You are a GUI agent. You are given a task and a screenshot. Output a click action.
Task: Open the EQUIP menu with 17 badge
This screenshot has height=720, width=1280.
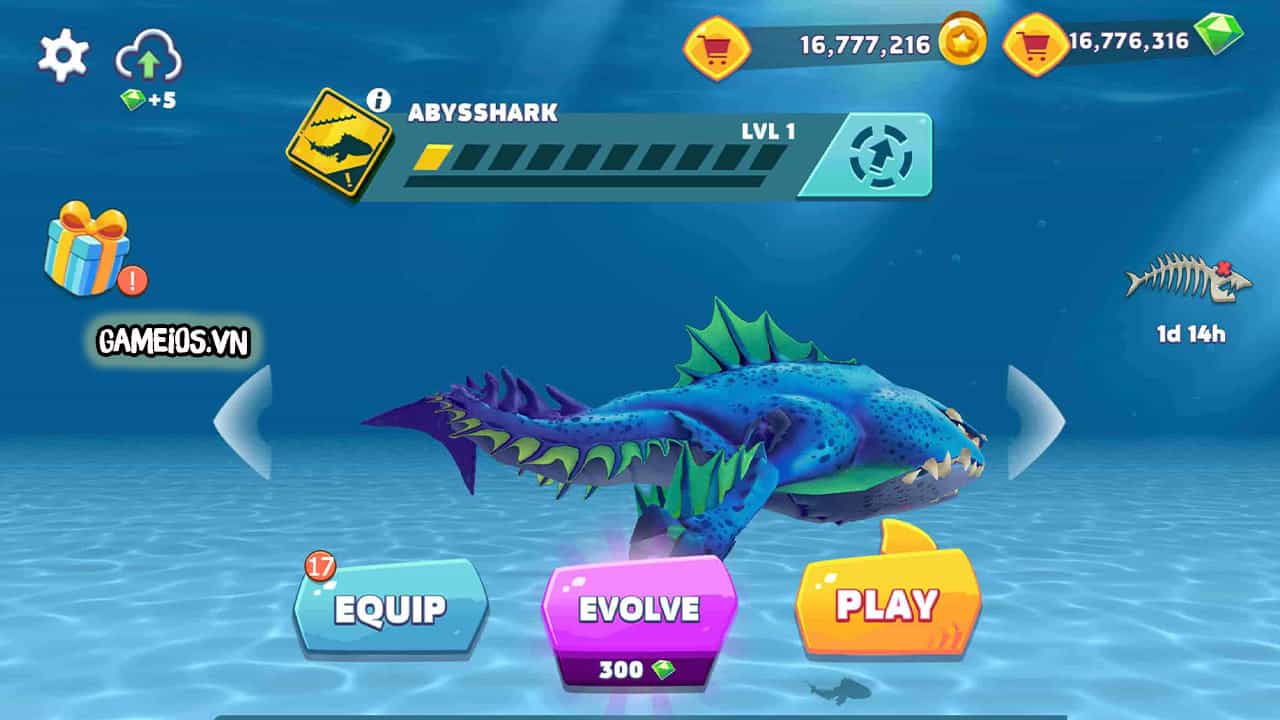(390, 606)
